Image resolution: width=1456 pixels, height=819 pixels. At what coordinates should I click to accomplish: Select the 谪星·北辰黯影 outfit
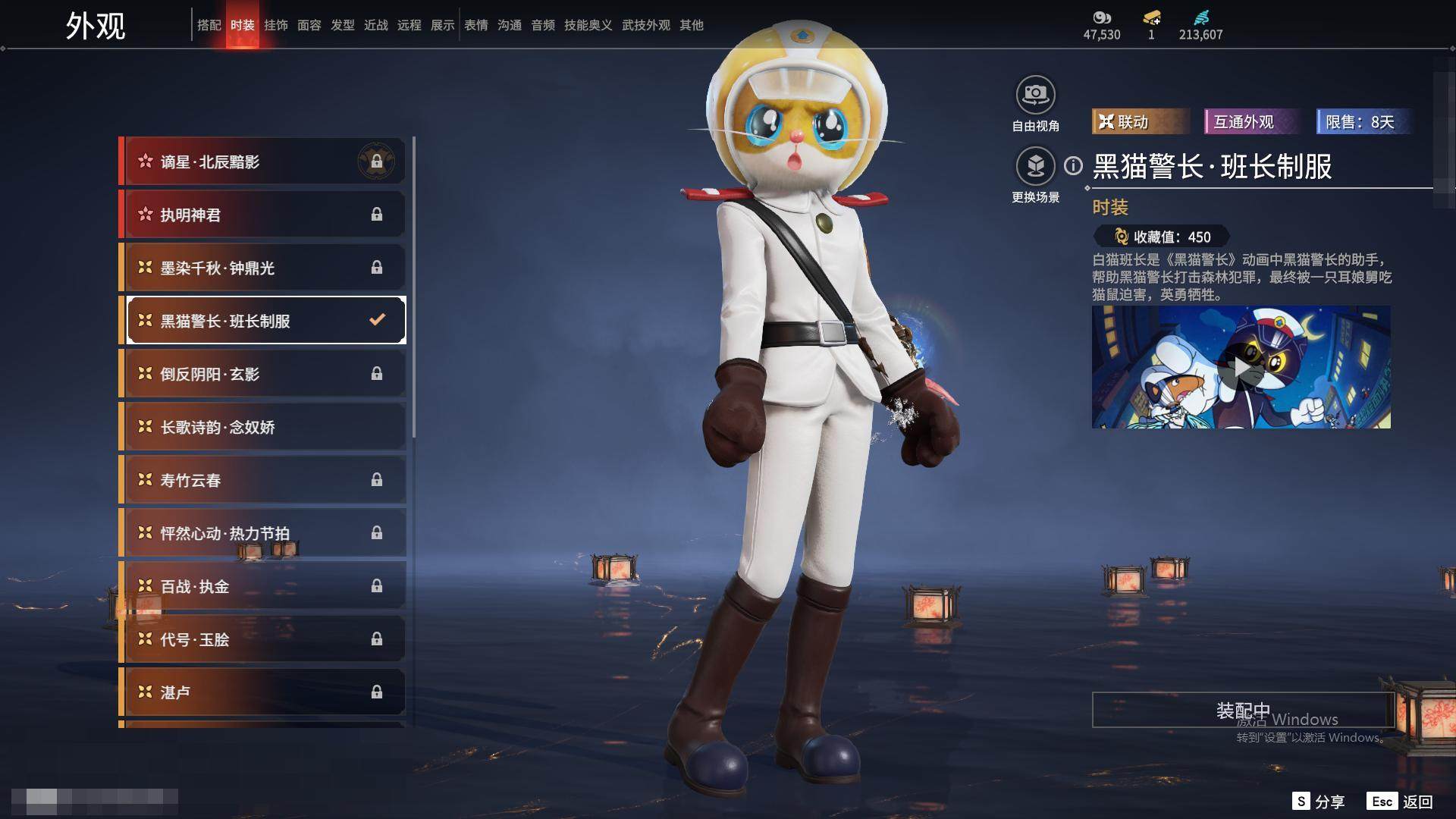[x=262, y=162]
